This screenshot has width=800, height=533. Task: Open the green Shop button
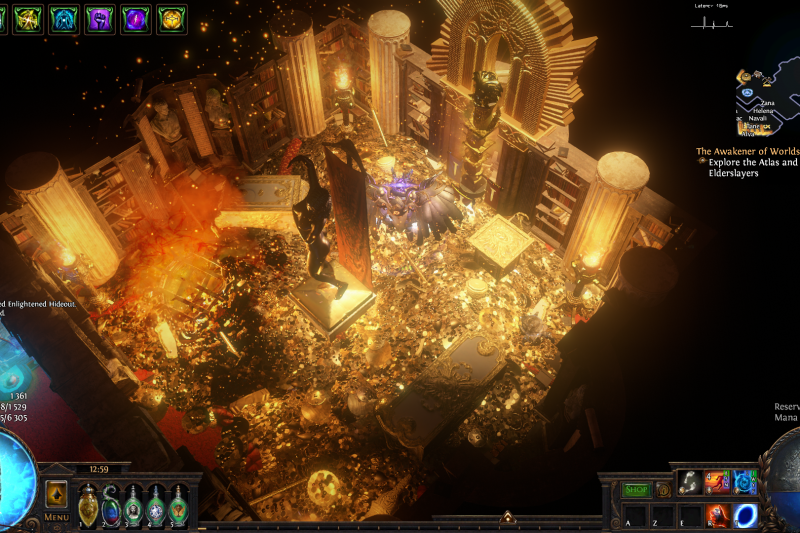point(636,490)
